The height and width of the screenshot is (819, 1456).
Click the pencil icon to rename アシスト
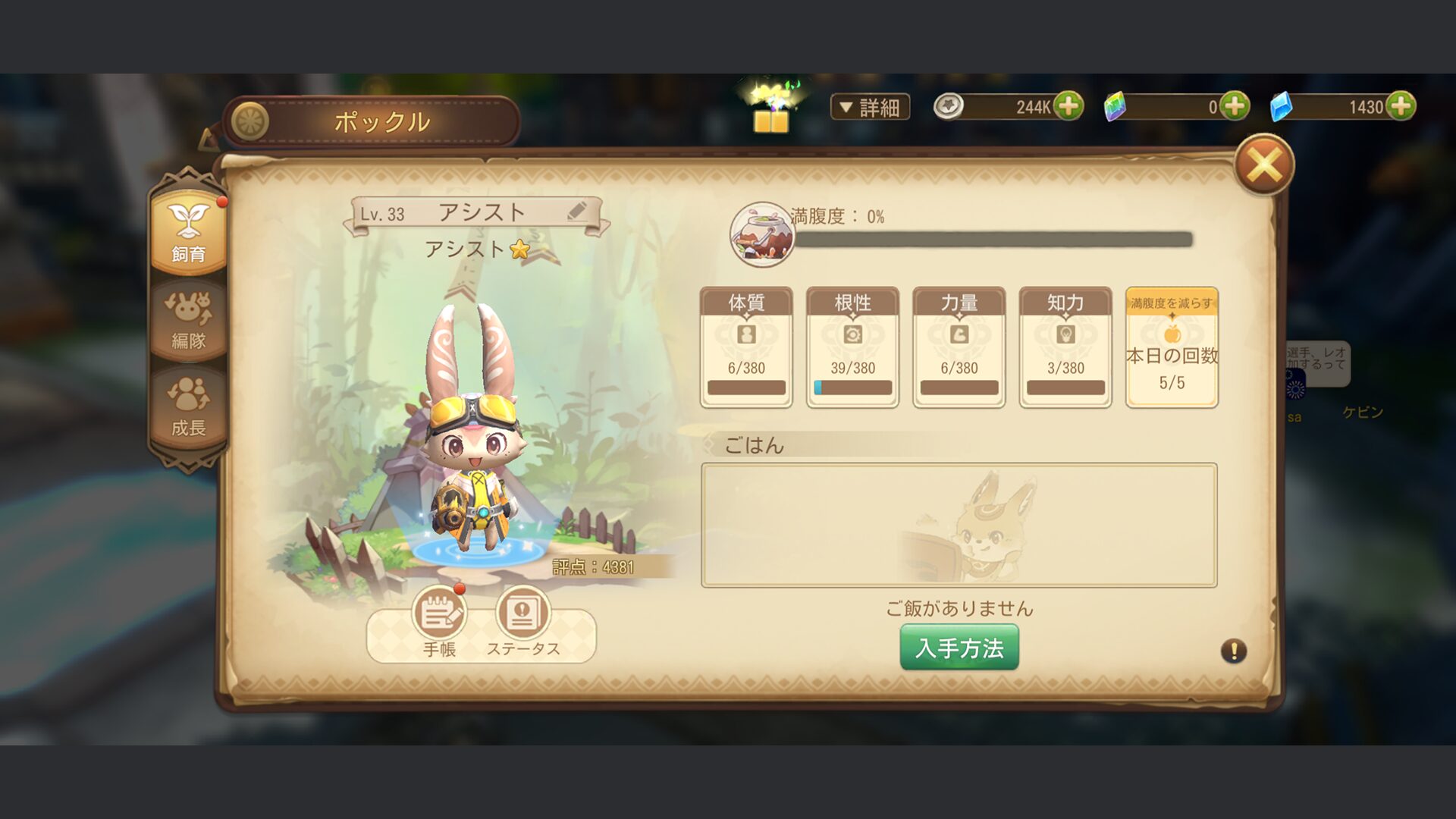(x=578, y=211)
